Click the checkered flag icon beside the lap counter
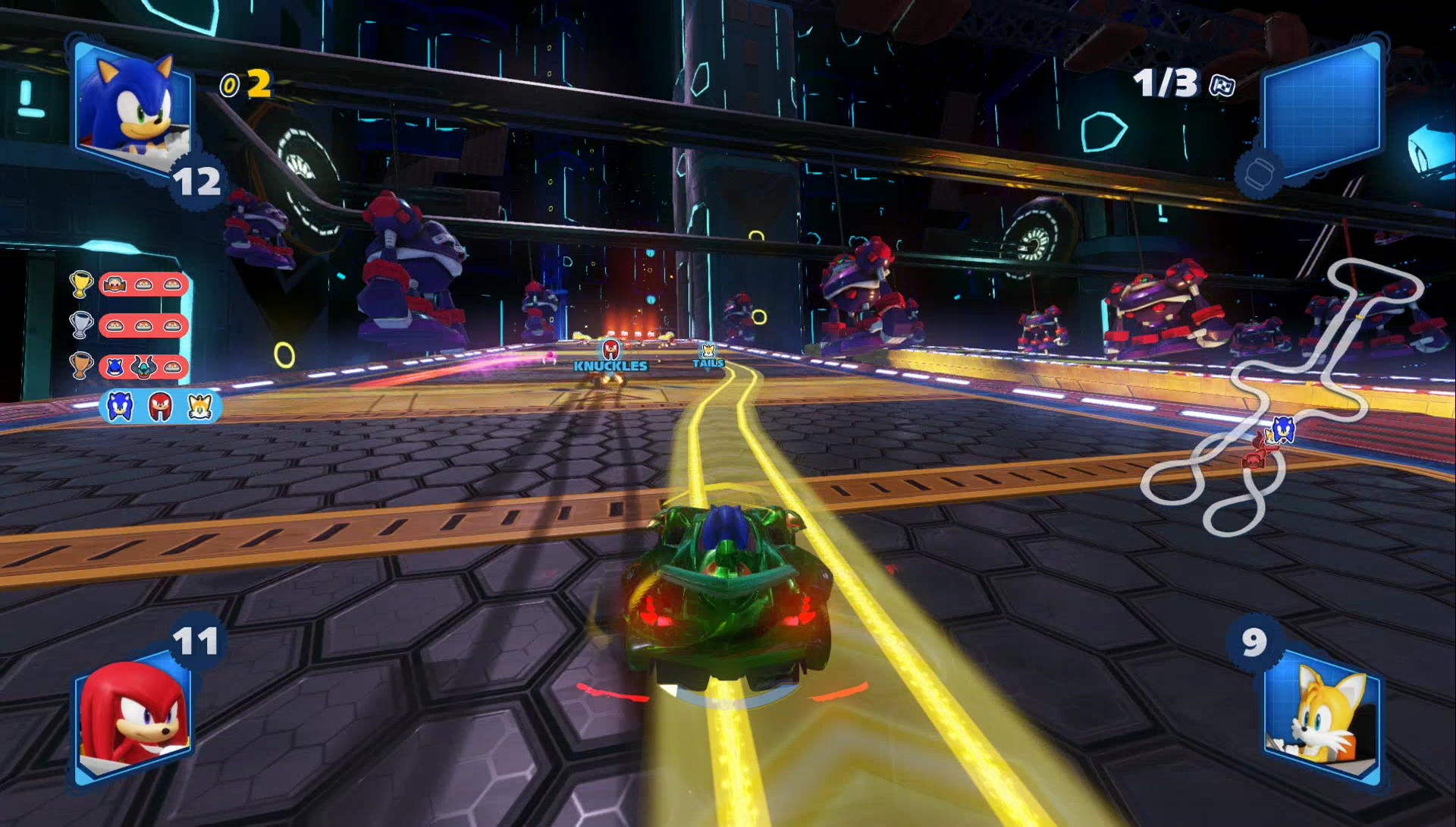The image size is (1456, 827). 1221,83
